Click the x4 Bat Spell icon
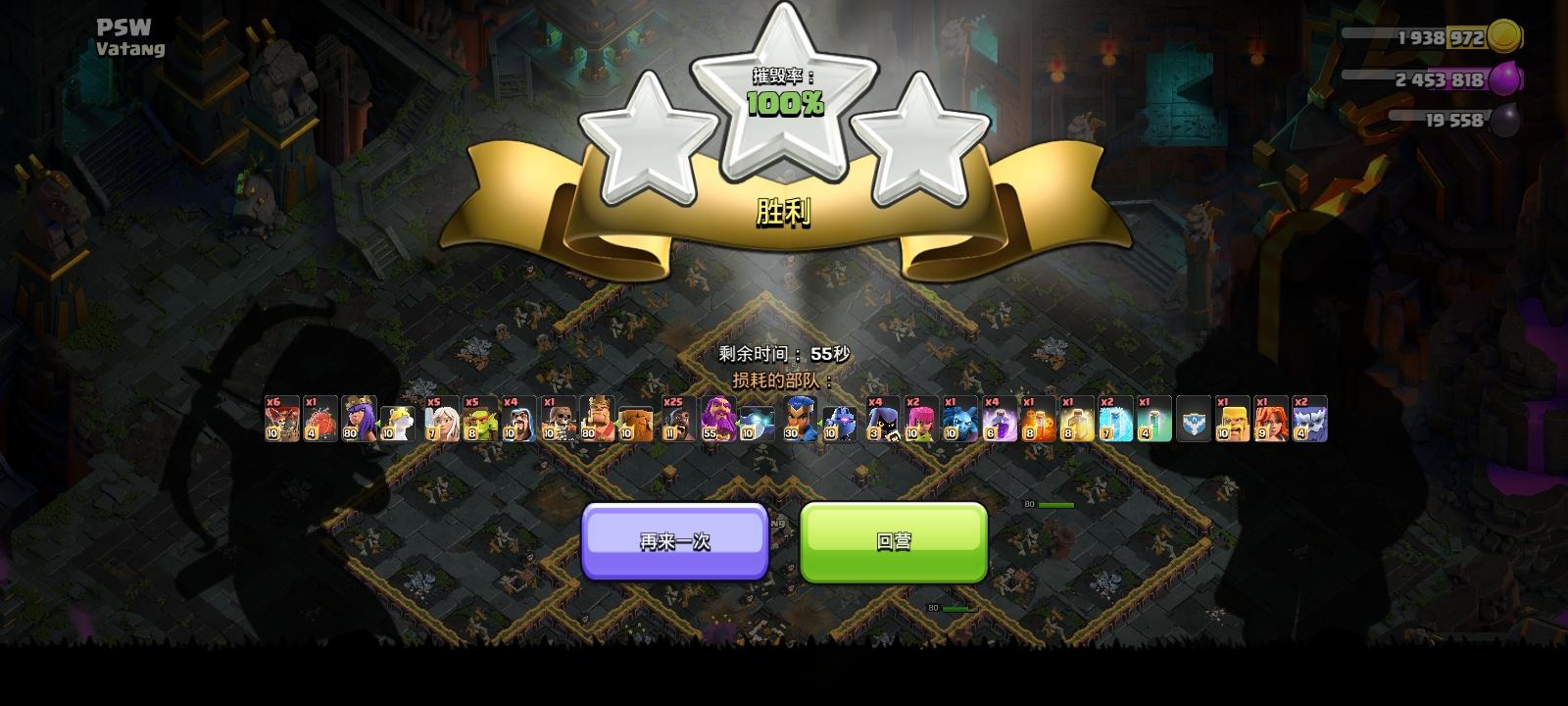The width and height of the screenshot is (1568, 706). [x=999, y=421]
